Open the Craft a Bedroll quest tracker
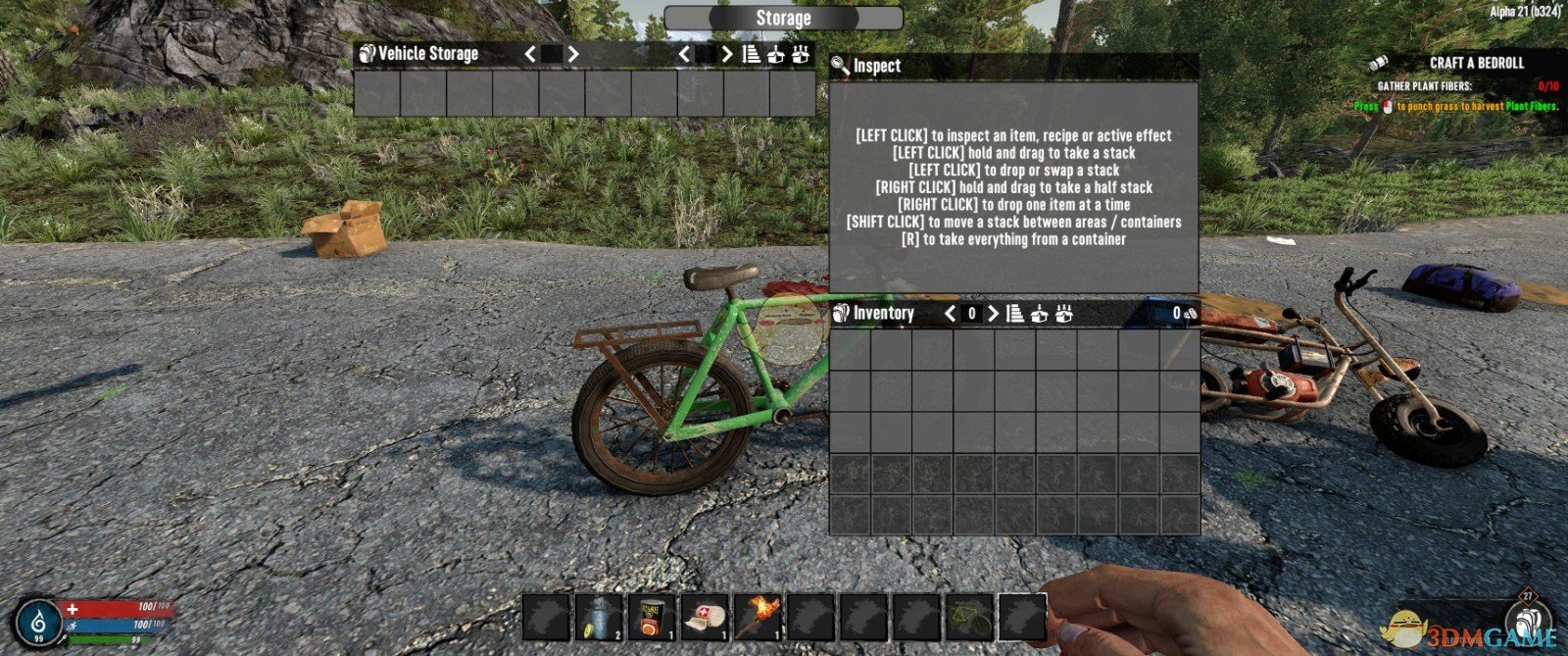The height and width of the screenshot is (656, 1568). click(x=1476, y=63)
